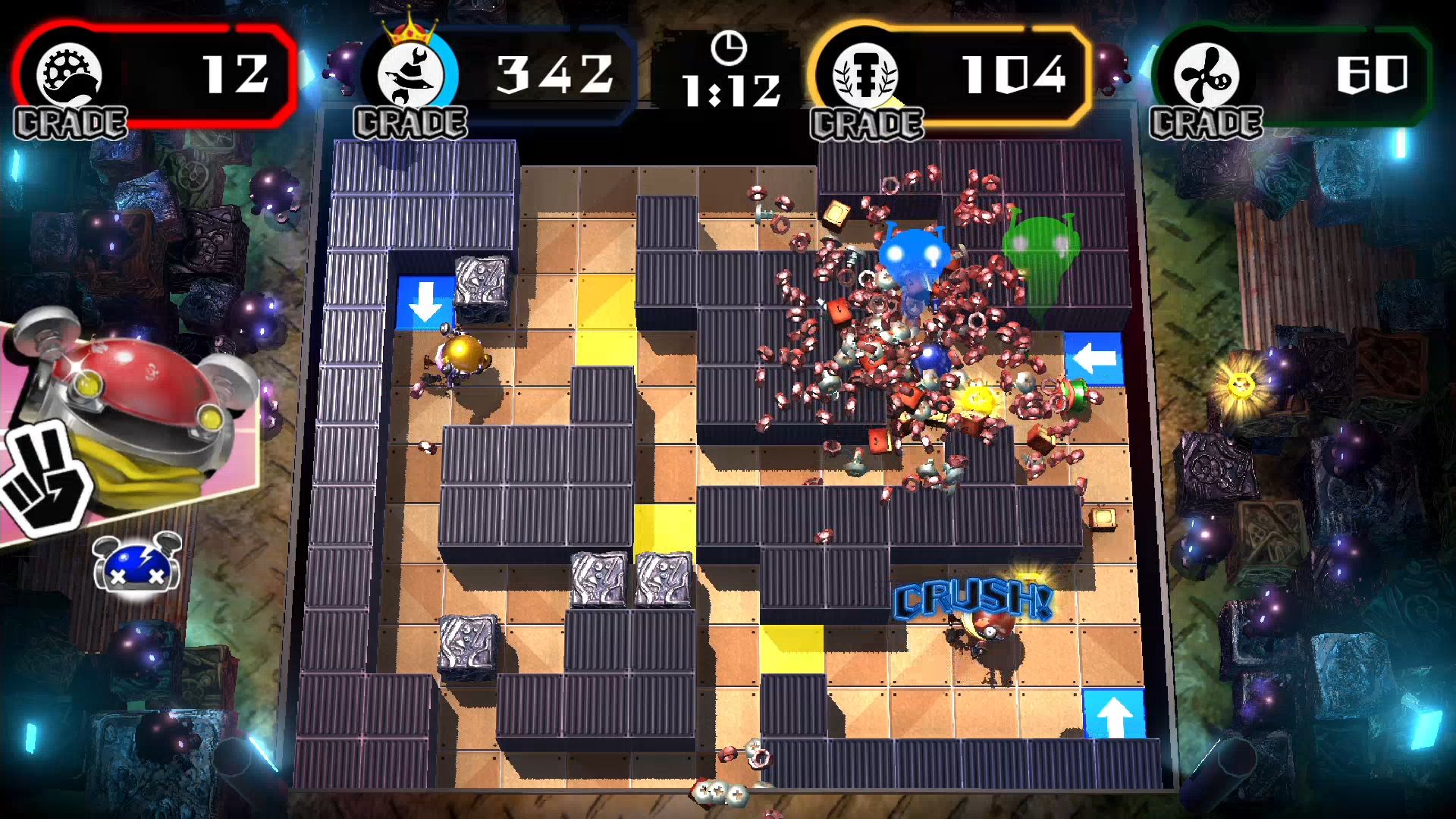Click the match timer showing 1:12

(732, 91)
